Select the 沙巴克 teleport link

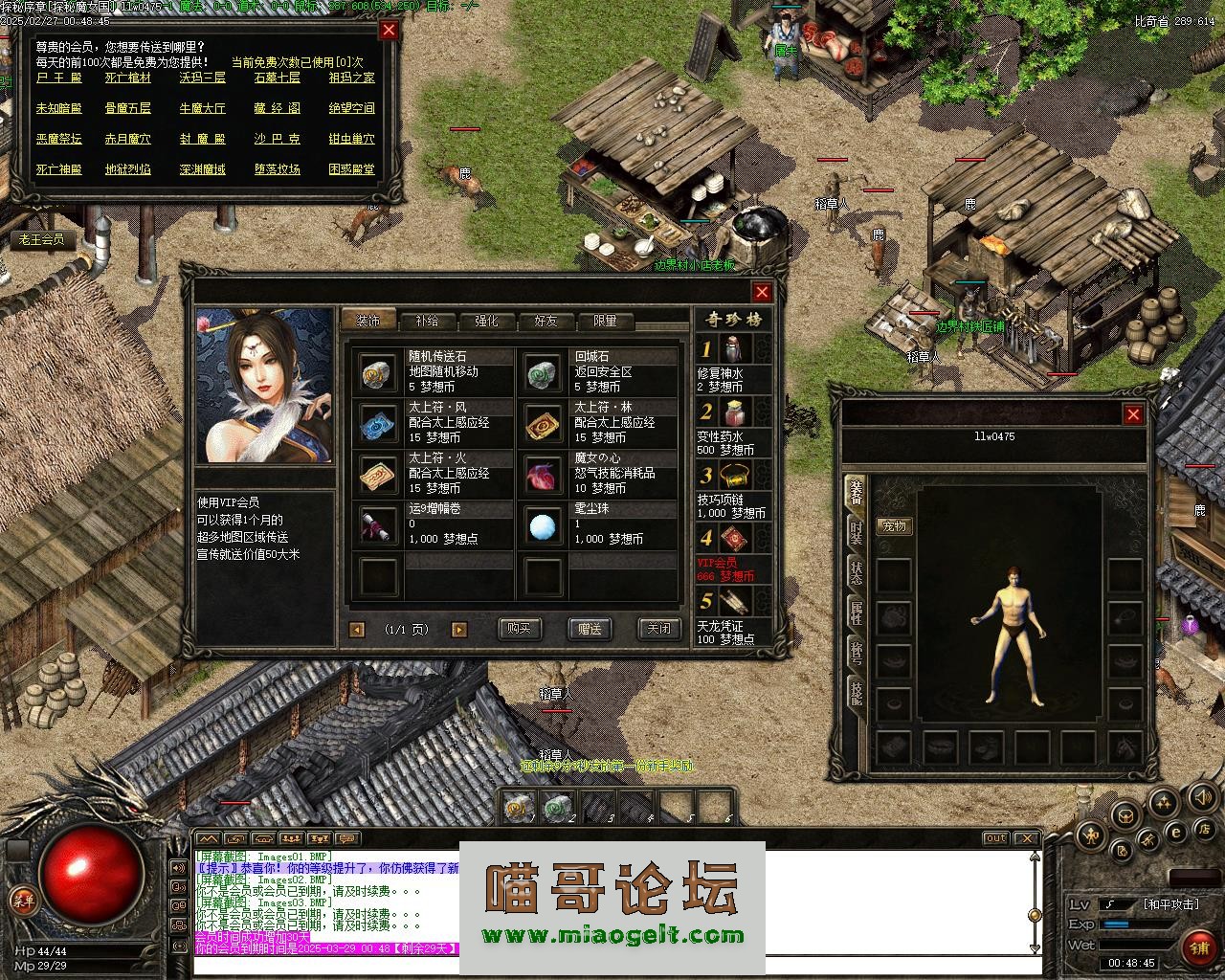click(277, 139)
